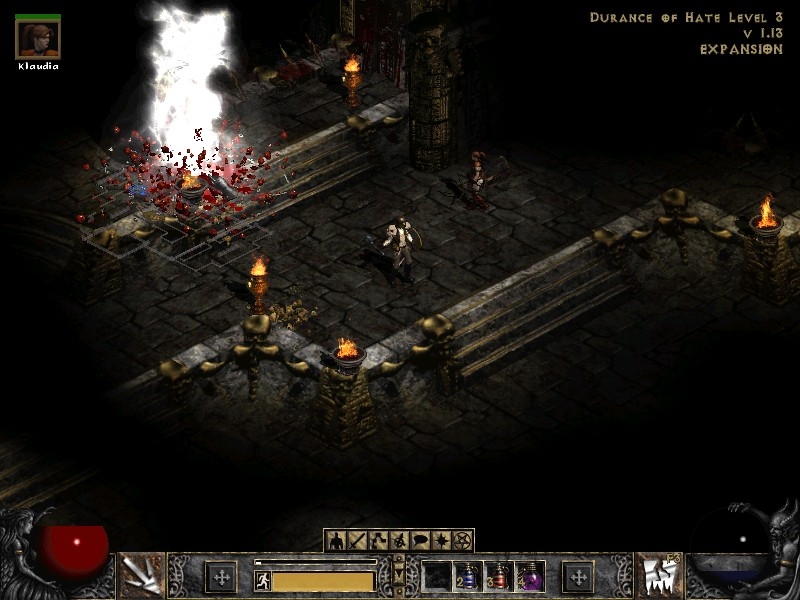Toggle the run/walk button
800x600 pixels.
(x=263, y=580)
